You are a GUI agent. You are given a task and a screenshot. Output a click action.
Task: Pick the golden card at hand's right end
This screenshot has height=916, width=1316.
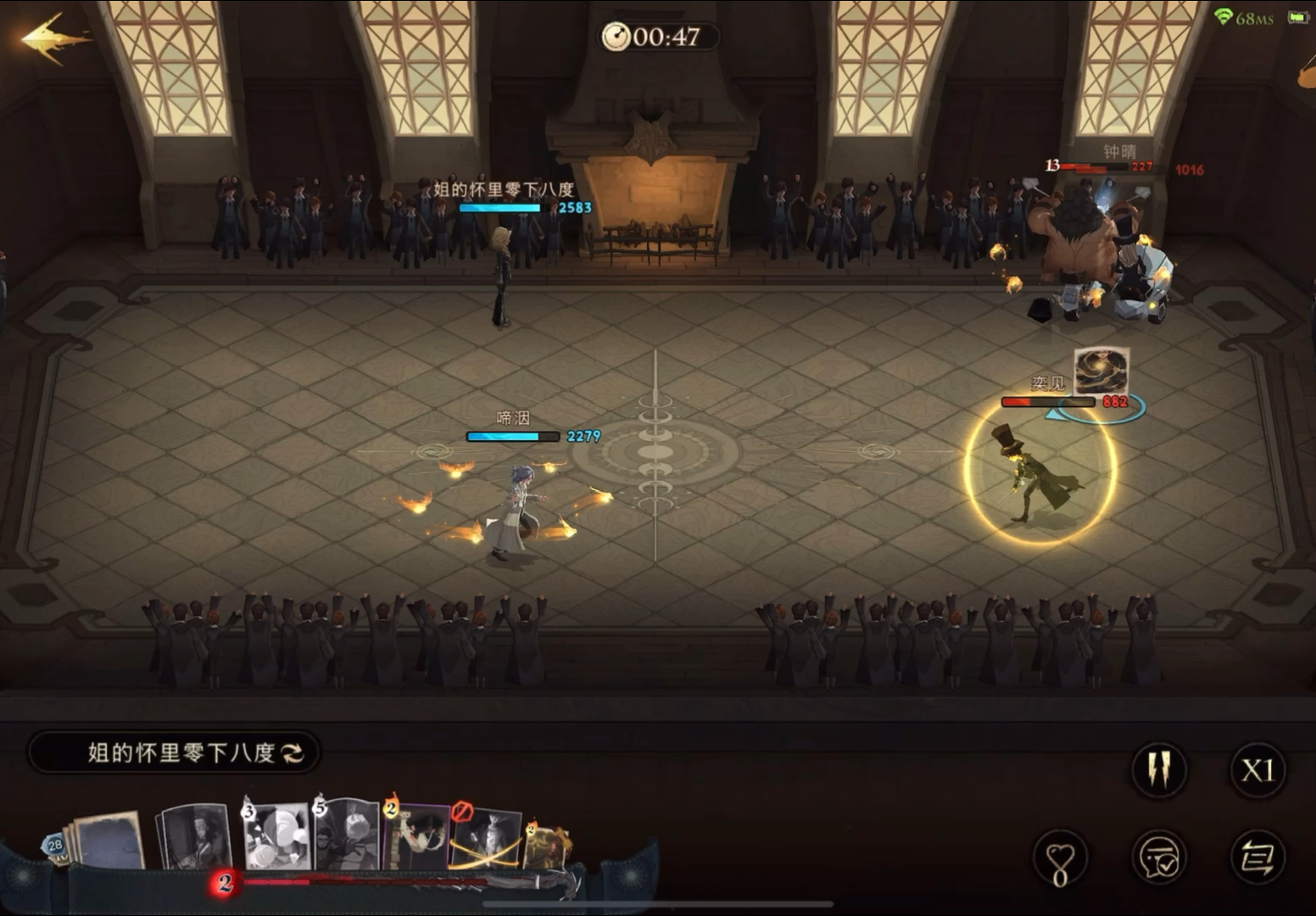[549, 846]
